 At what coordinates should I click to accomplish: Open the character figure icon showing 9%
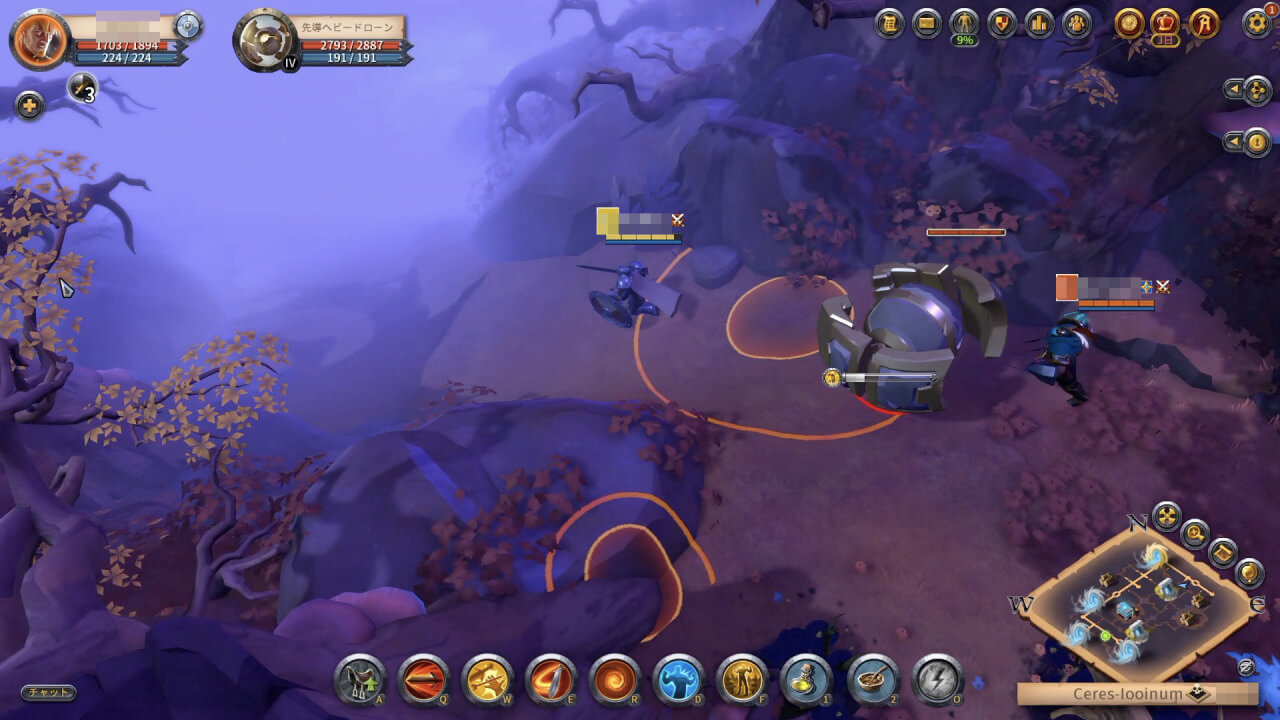tap(964, 23)
